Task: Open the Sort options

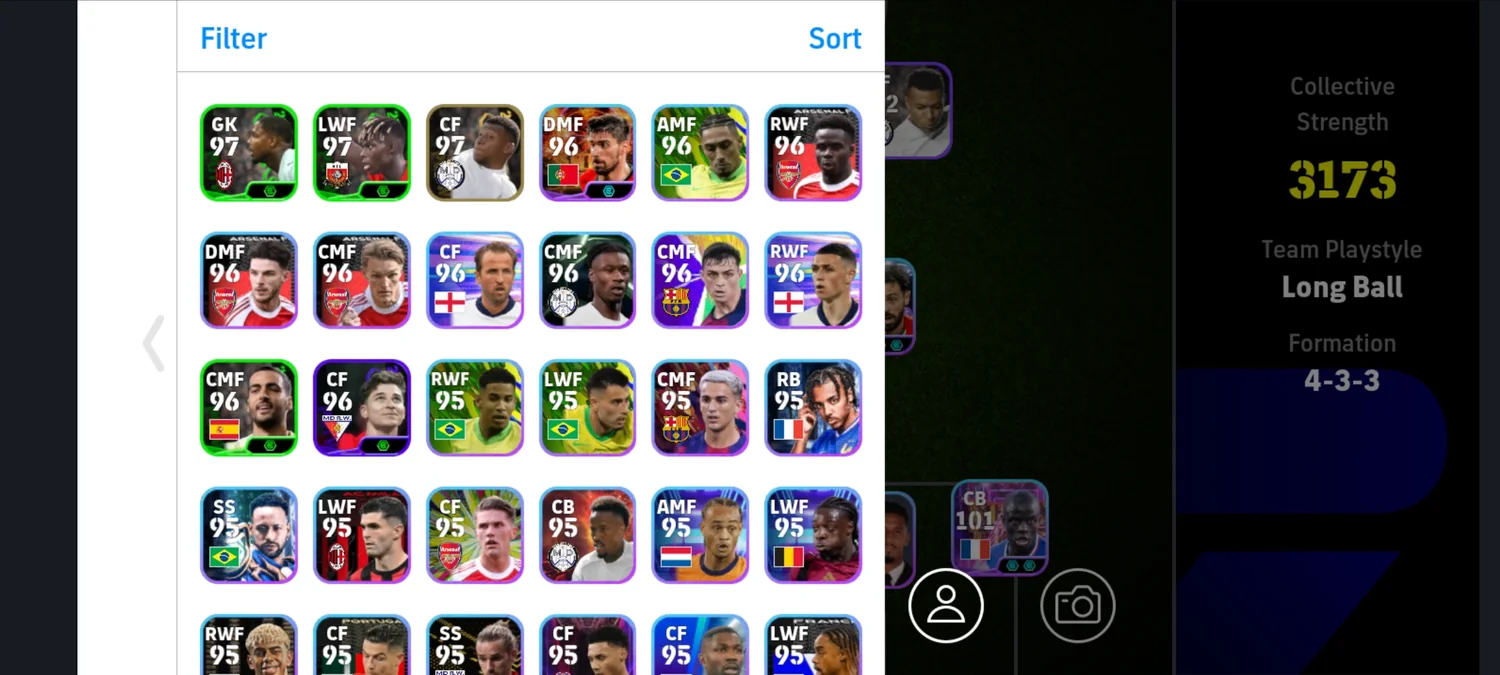Action: click(x=834, y=38)
